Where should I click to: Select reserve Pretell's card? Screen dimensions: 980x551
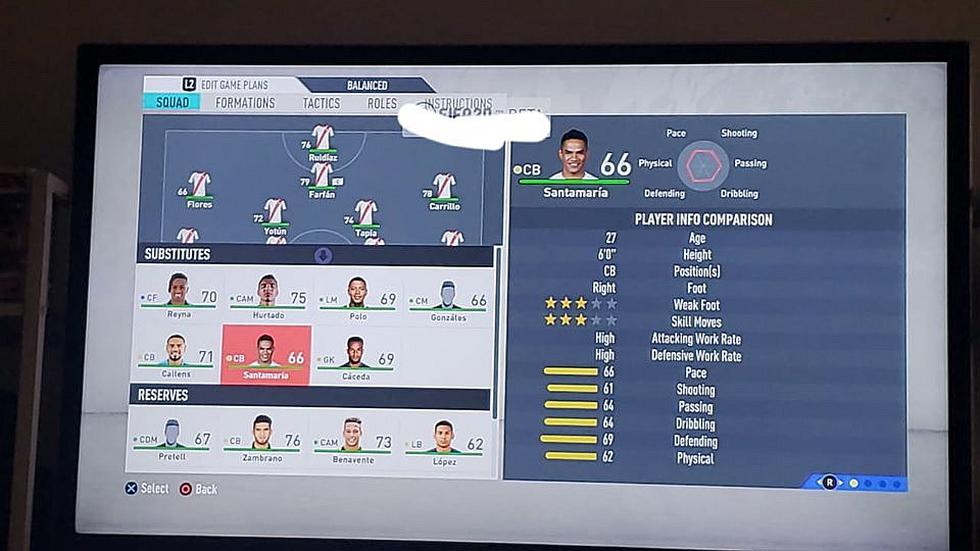click(173, 439)
